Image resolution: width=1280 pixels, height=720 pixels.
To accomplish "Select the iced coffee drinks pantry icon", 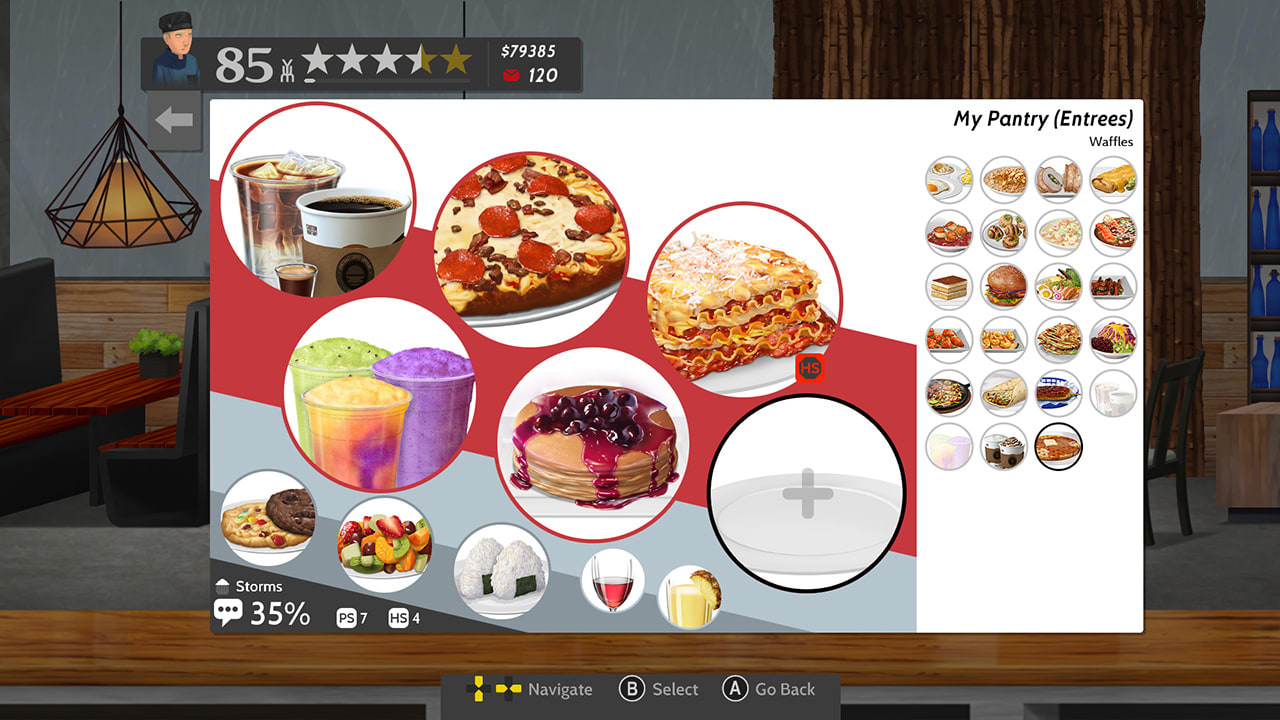I will [x=1004, y=446].
